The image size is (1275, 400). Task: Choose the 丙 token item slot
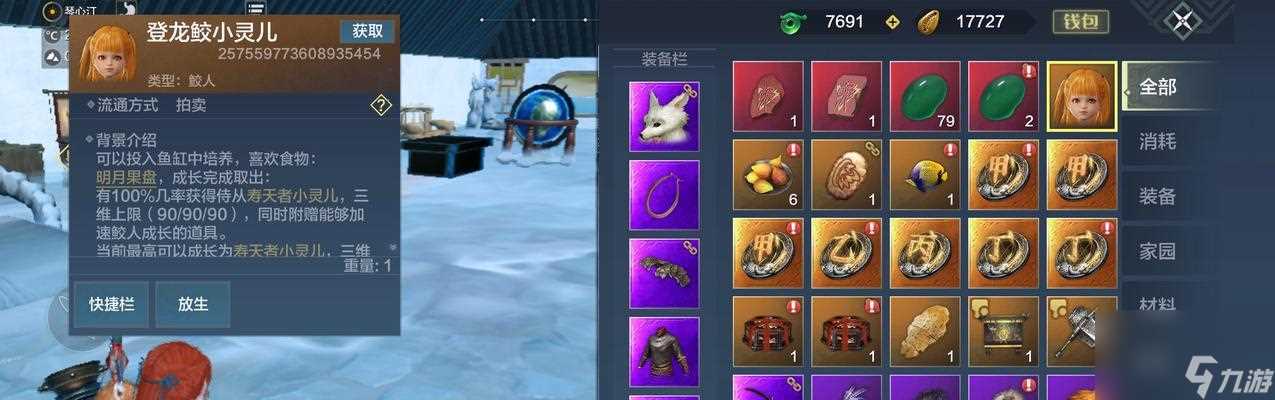pos(925,252)
